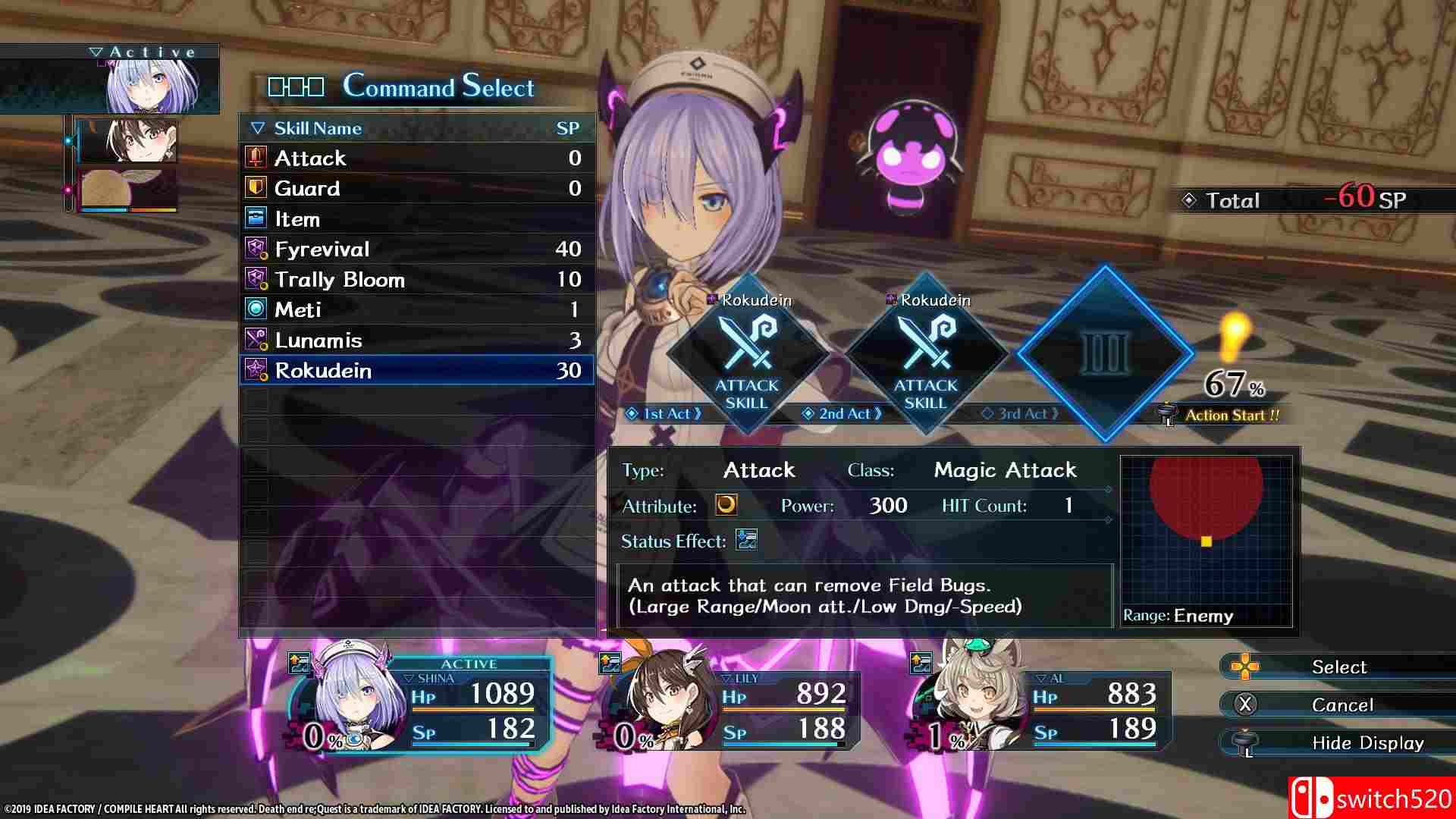The height and width of the screenshot is (819, 1456).
Task: Choose the Guard command
Action: pyautogui.click(x=416, y=188)
